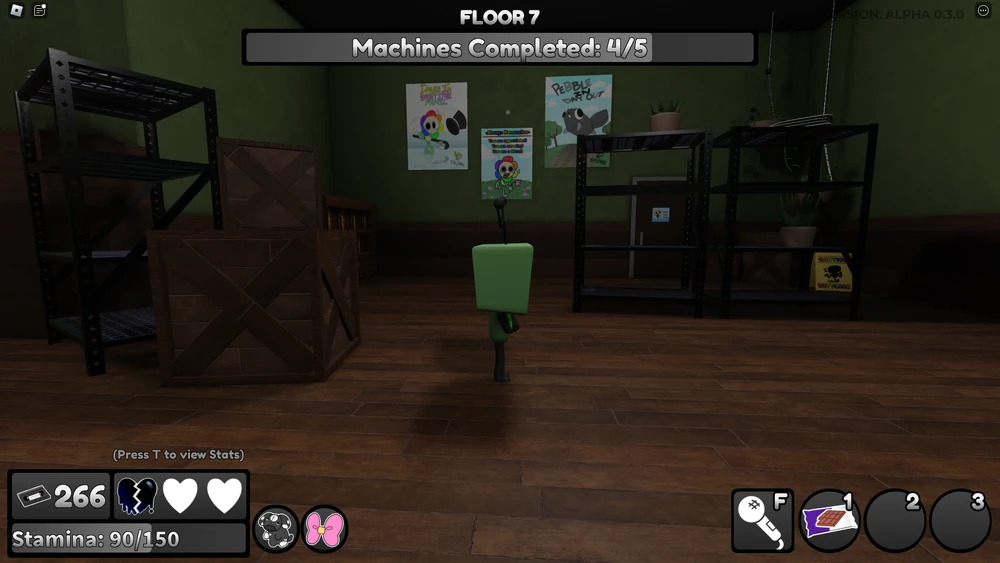Activate the microphone ability

click(x=762, y=520)
